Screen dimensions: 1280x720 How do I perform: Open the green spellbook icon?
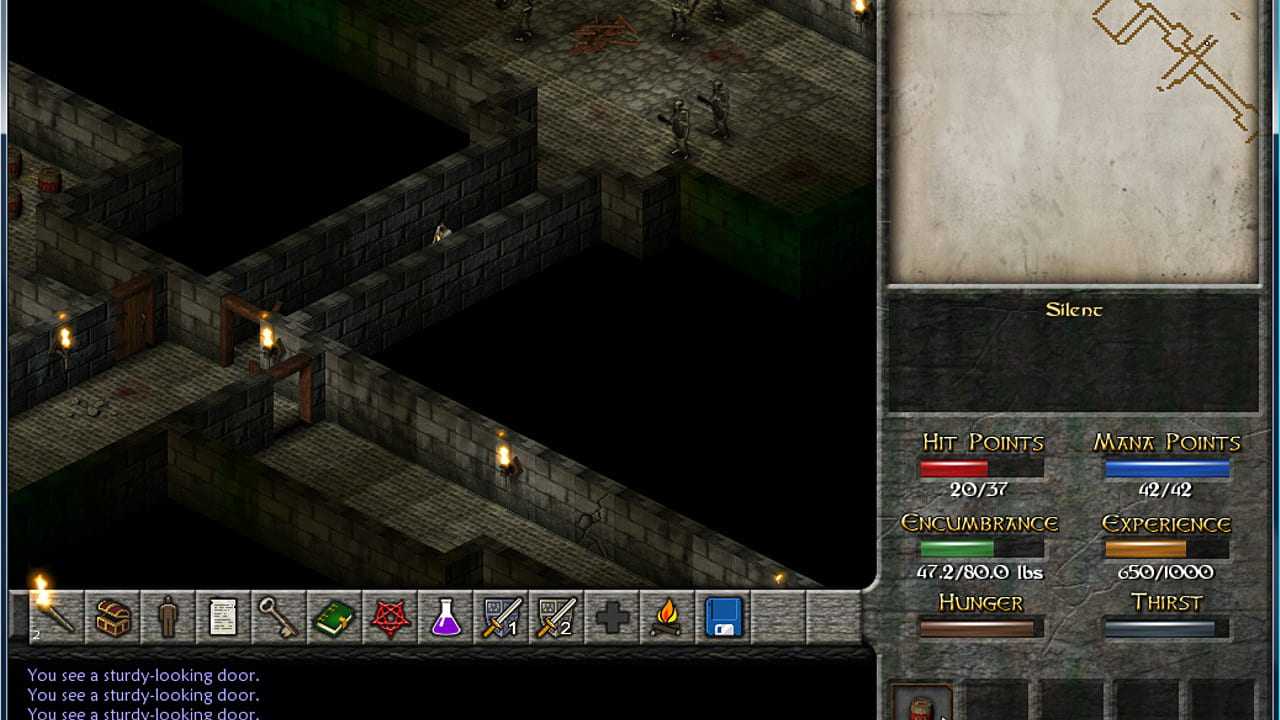pyautogui.click(x=334, y=617)
